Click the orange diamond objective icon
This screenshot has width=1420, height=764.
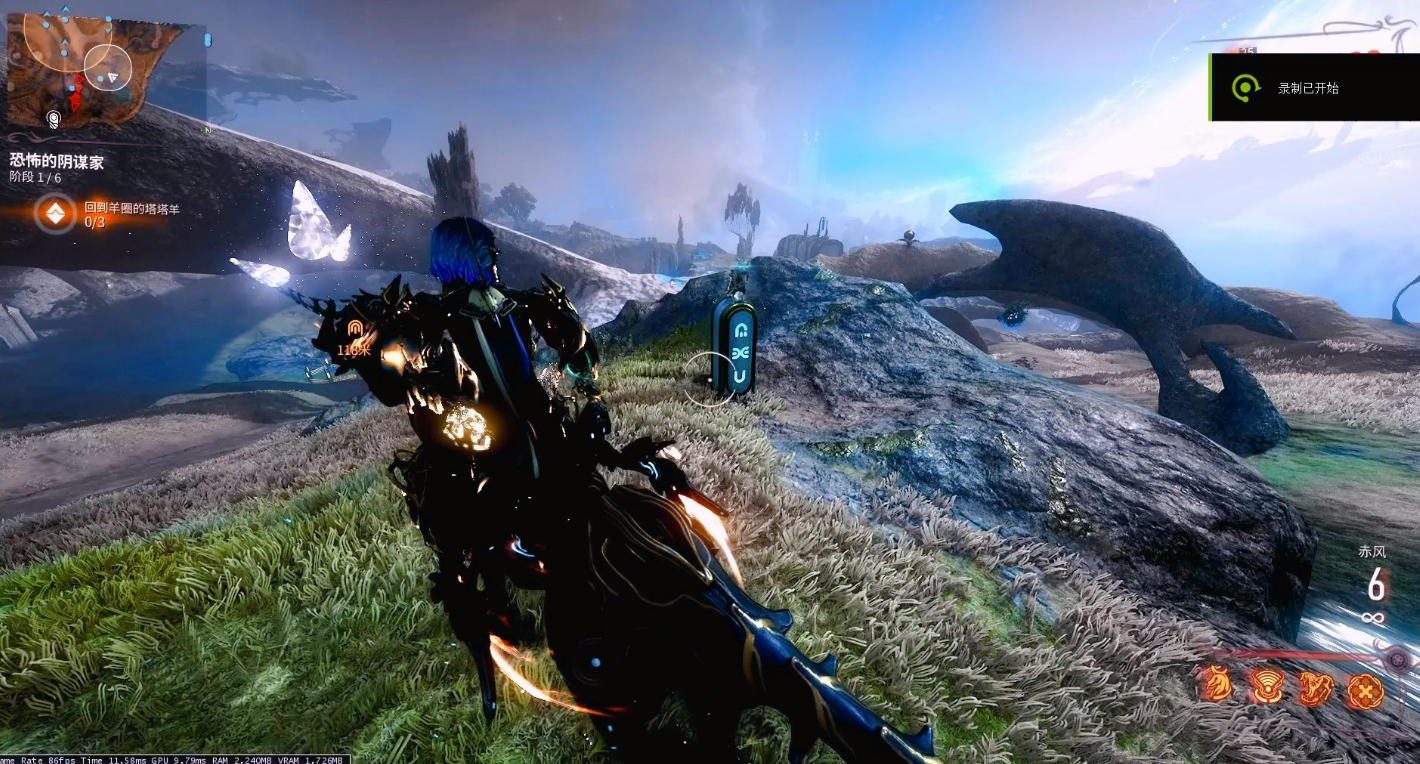click(54, 213)
